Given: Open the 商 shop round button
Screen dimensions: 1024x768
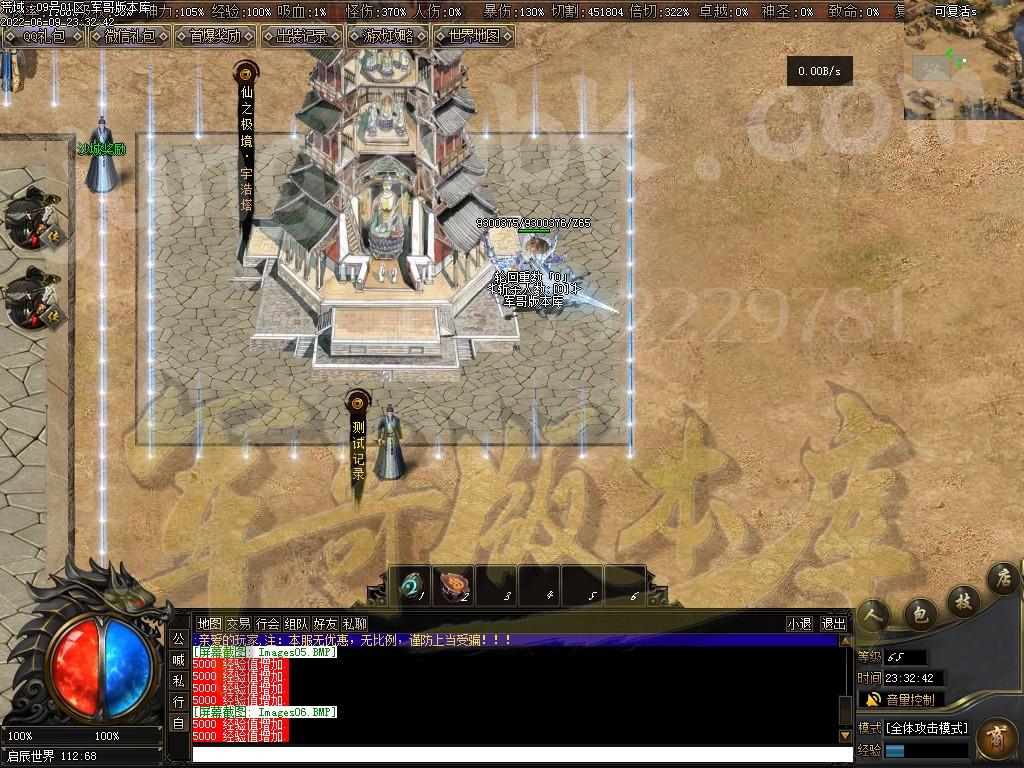Looking at the screenshot, I should [x=997, y=739].
